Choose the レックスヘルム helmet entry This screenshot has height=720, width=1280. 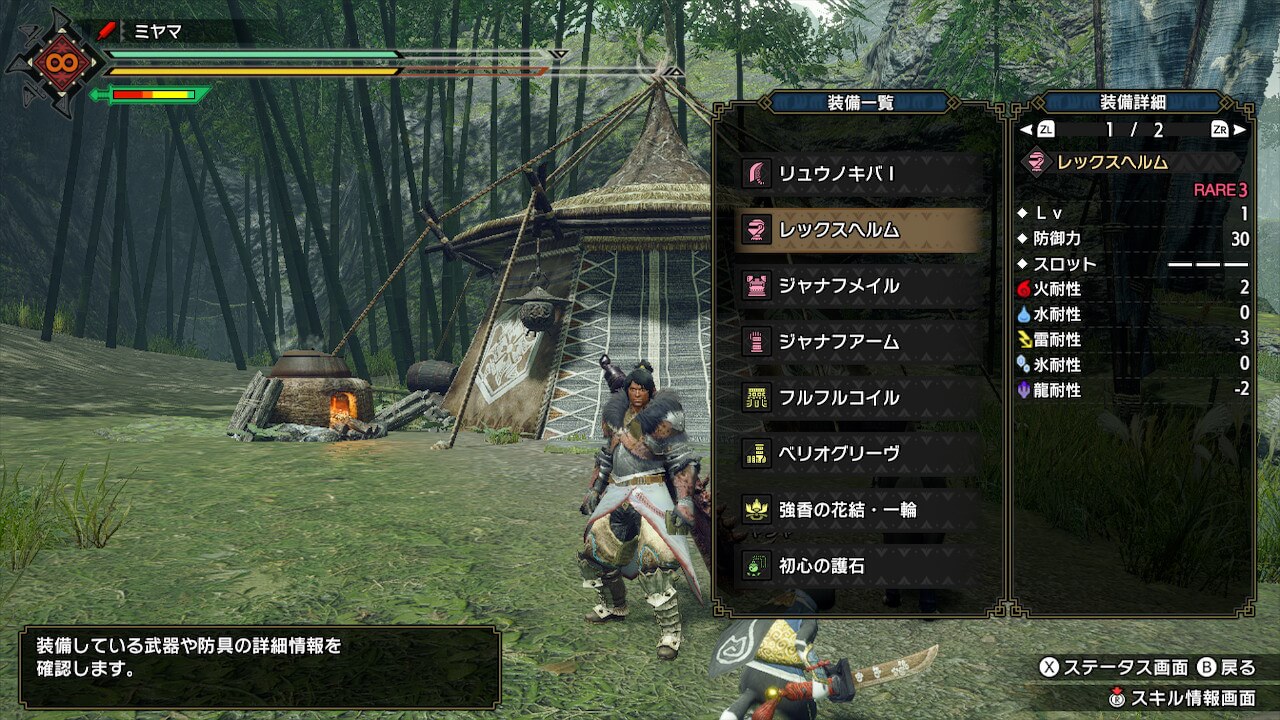pos(858,230)
